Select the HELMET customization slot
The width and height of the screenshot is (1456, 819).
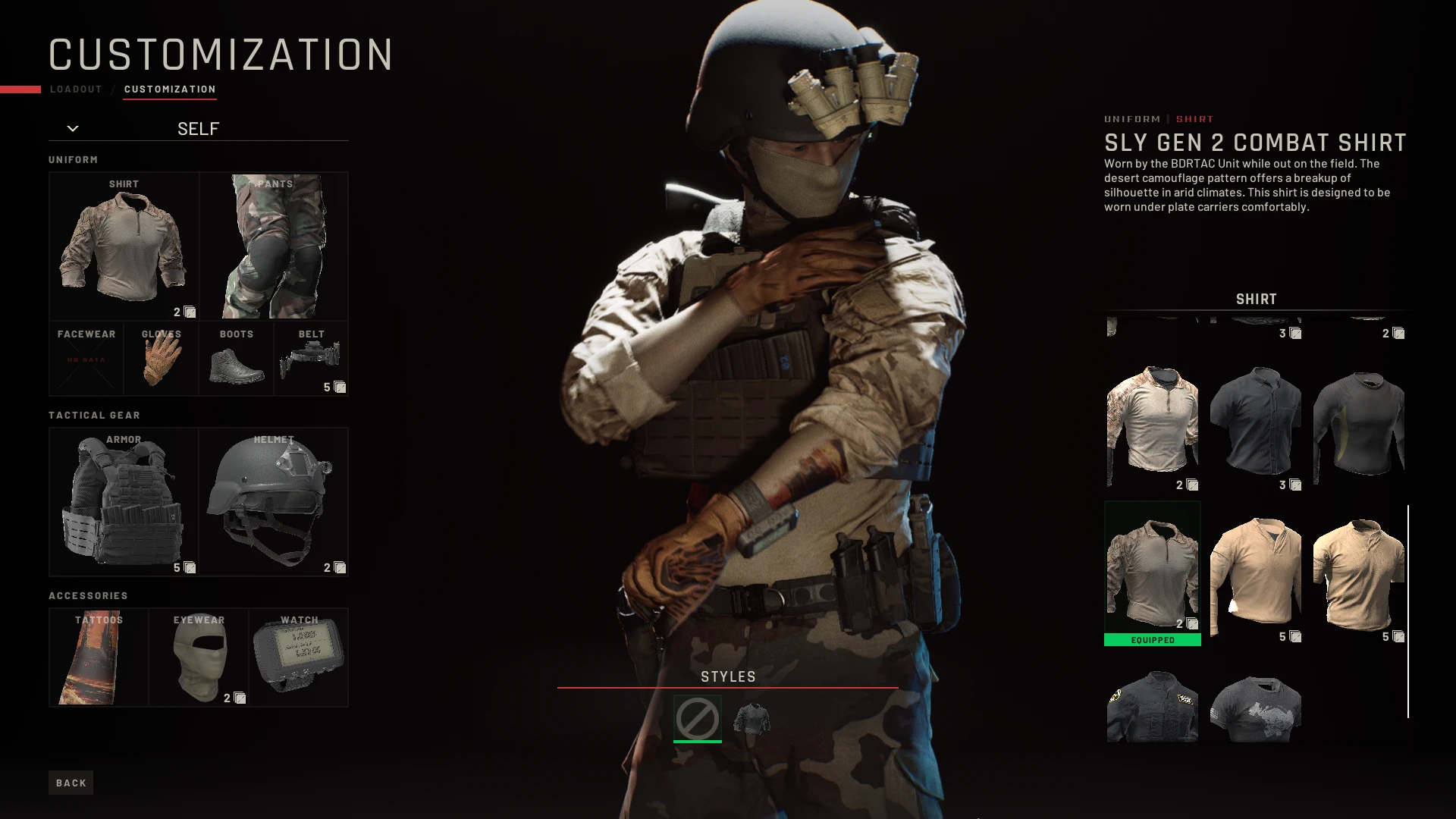point(274,500)
